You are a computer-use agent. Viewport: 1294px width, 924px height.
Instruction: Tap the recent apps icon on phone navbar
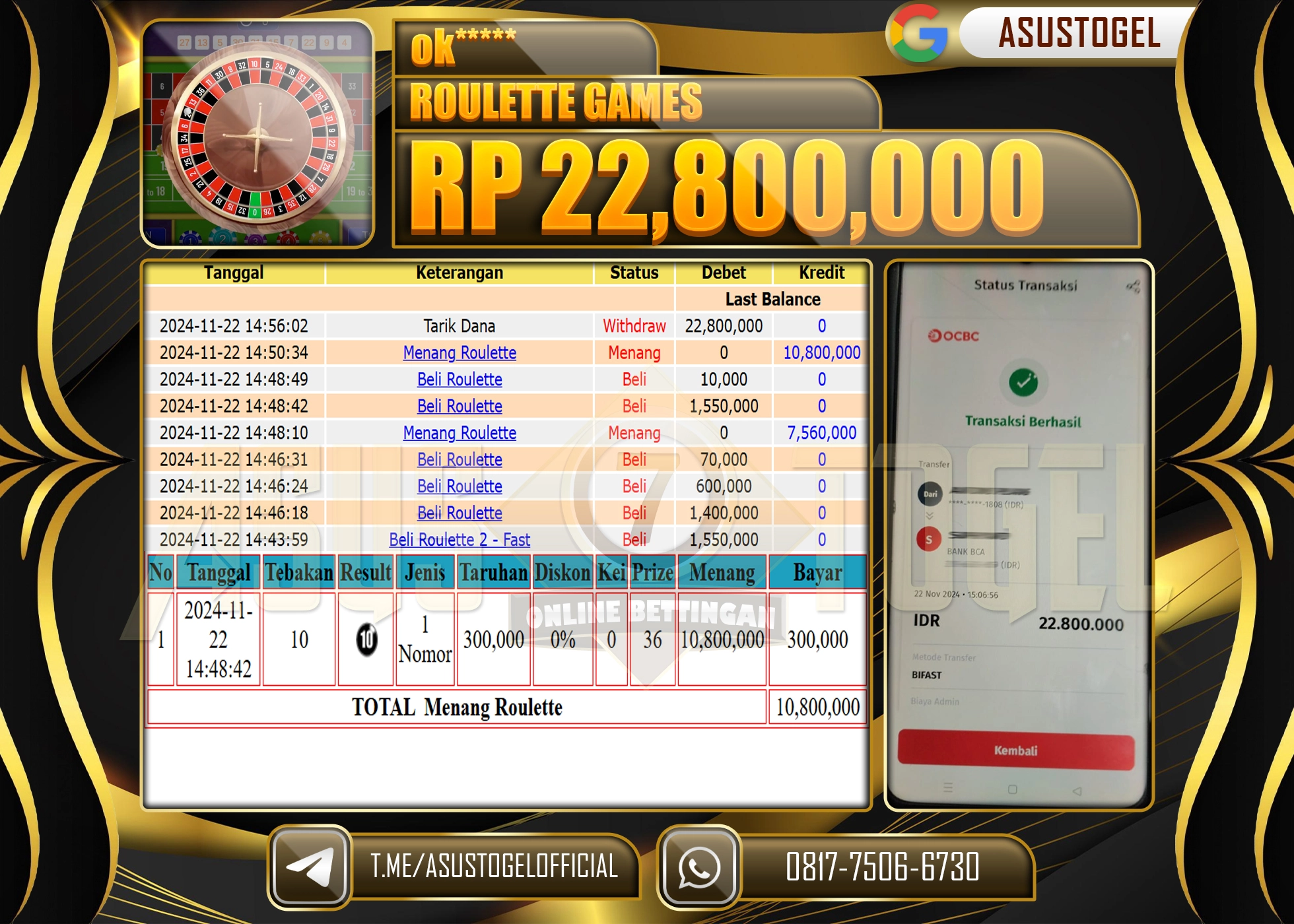pos(949,787)
